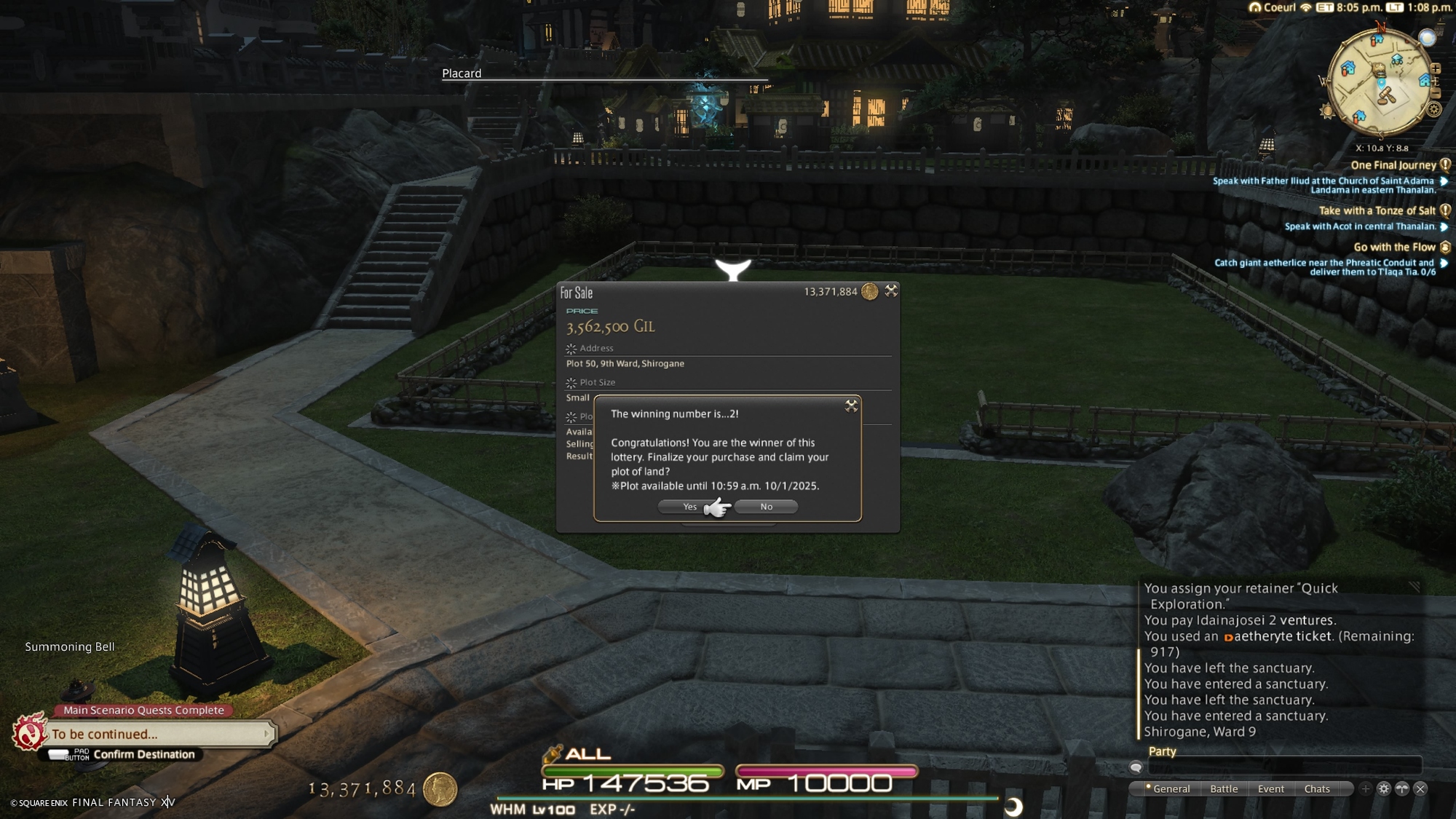Confirm the plot purchase with Yes
The width and height of the screenshot is (1456, 819).
(689, 507)
